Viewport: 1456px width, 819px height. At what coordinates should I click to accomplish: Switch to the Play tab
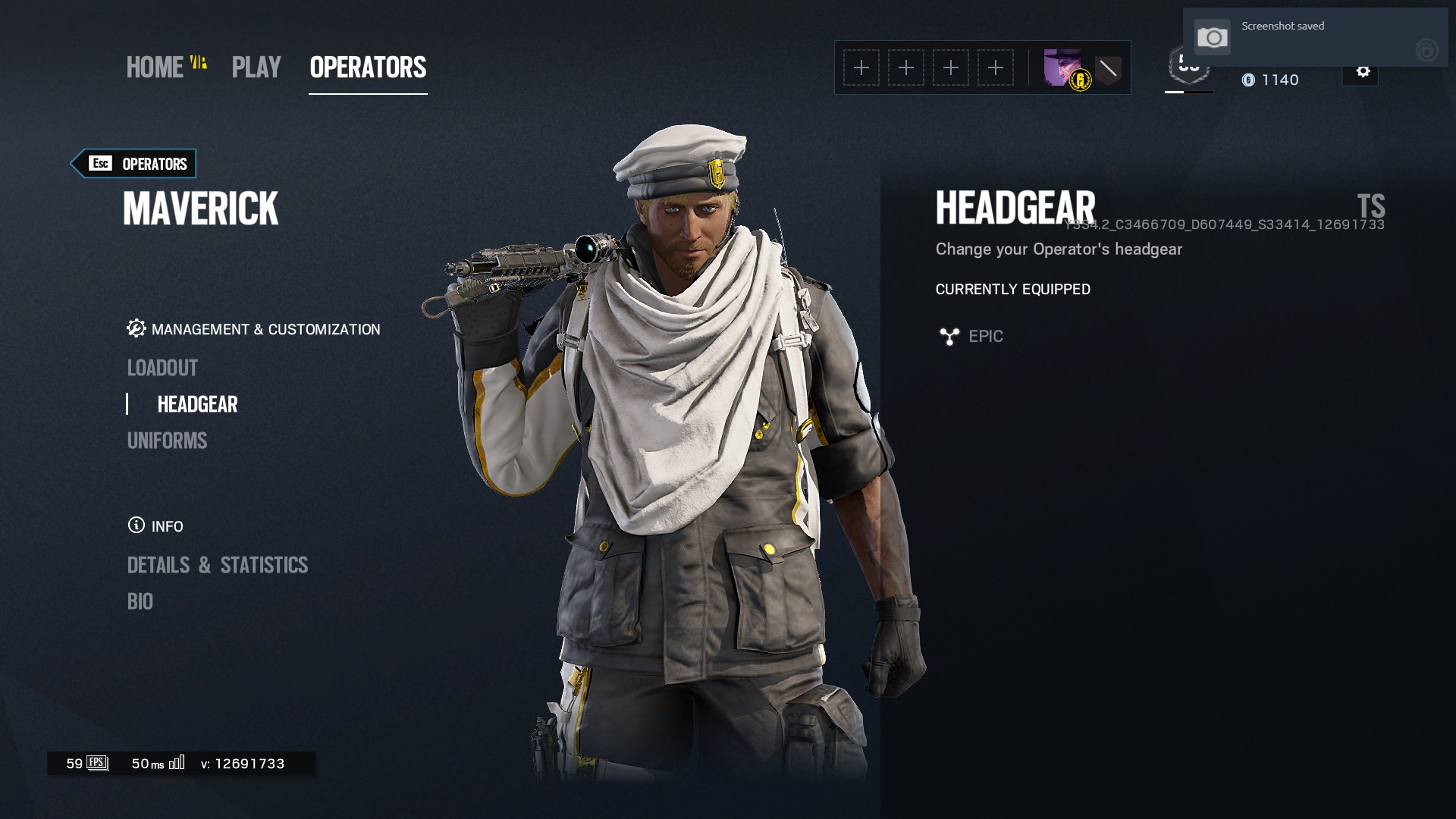tap(256, 67)
